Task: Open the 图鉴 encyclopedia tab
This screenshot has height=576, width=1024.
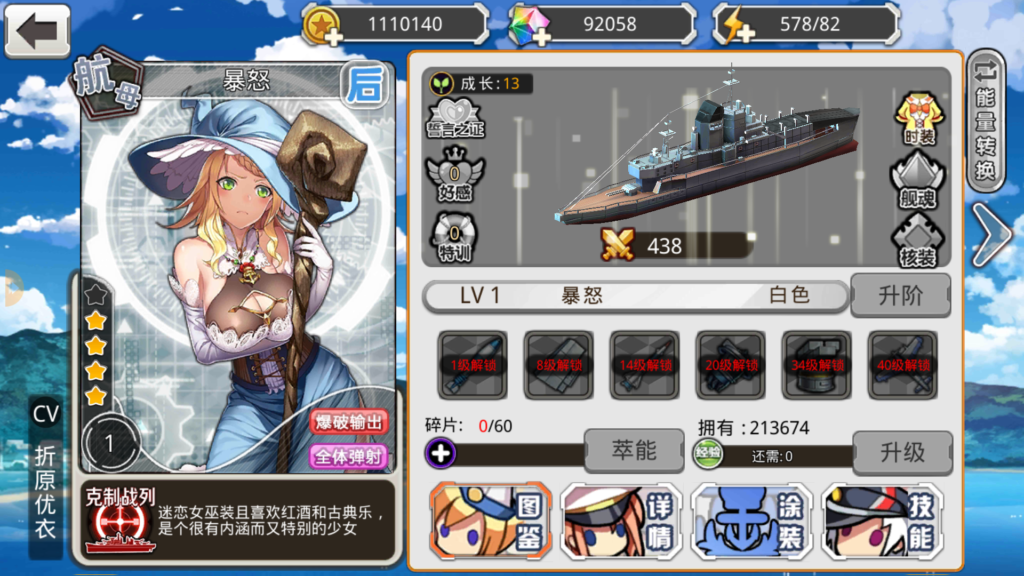Action: tap(490, 520)
